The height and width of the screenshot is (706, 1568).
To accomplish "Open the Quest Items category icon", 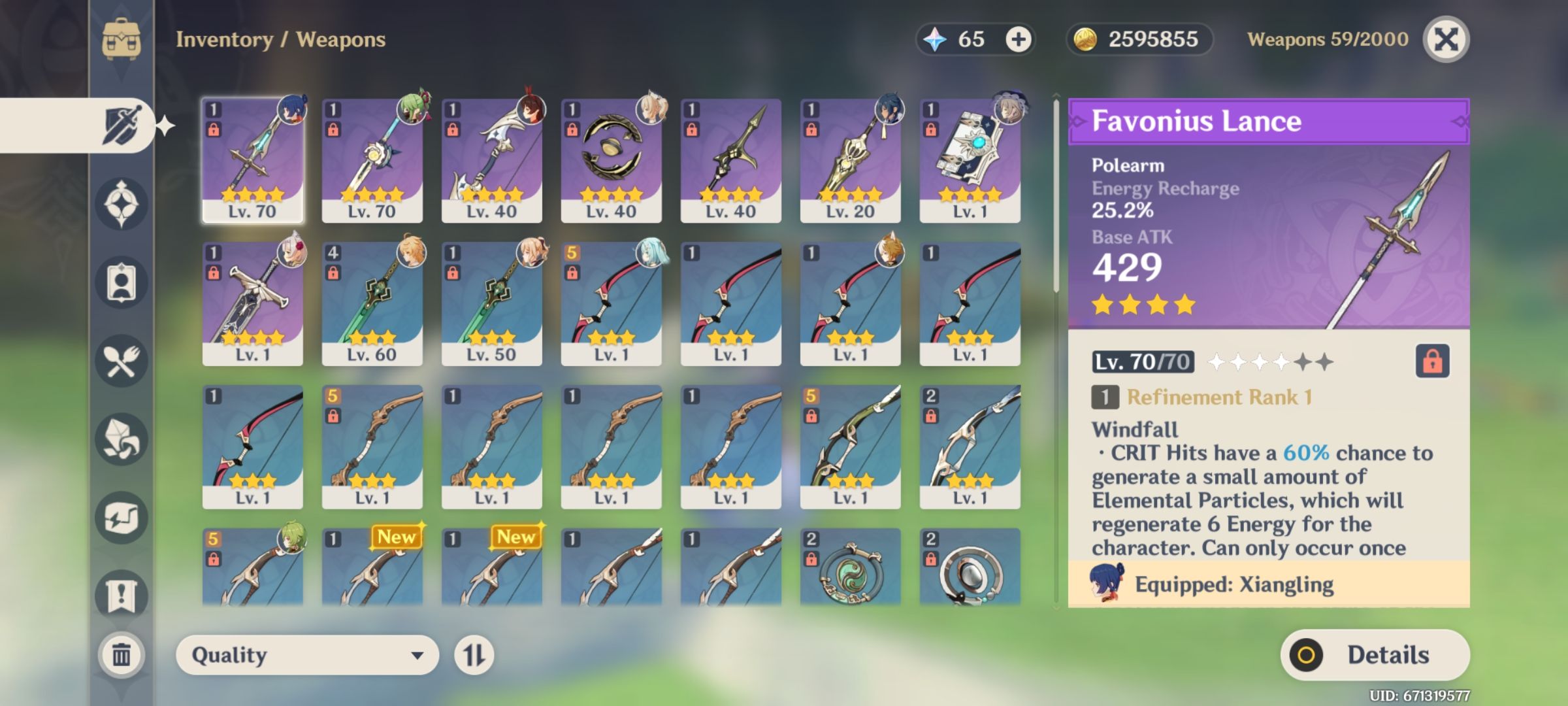I will pos(122,594).
